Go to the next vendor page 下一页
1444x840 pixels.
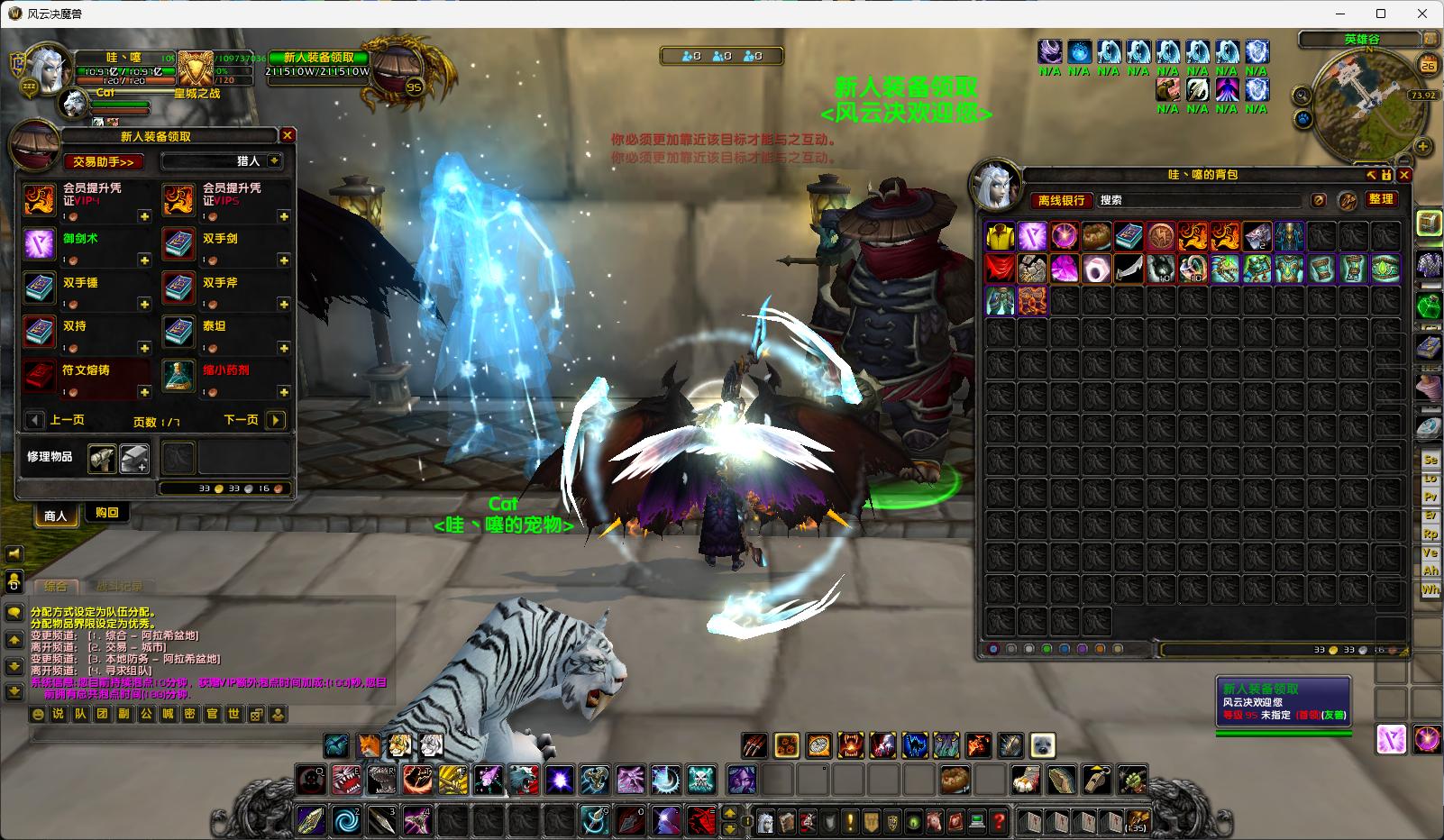[x=276, y=420]
